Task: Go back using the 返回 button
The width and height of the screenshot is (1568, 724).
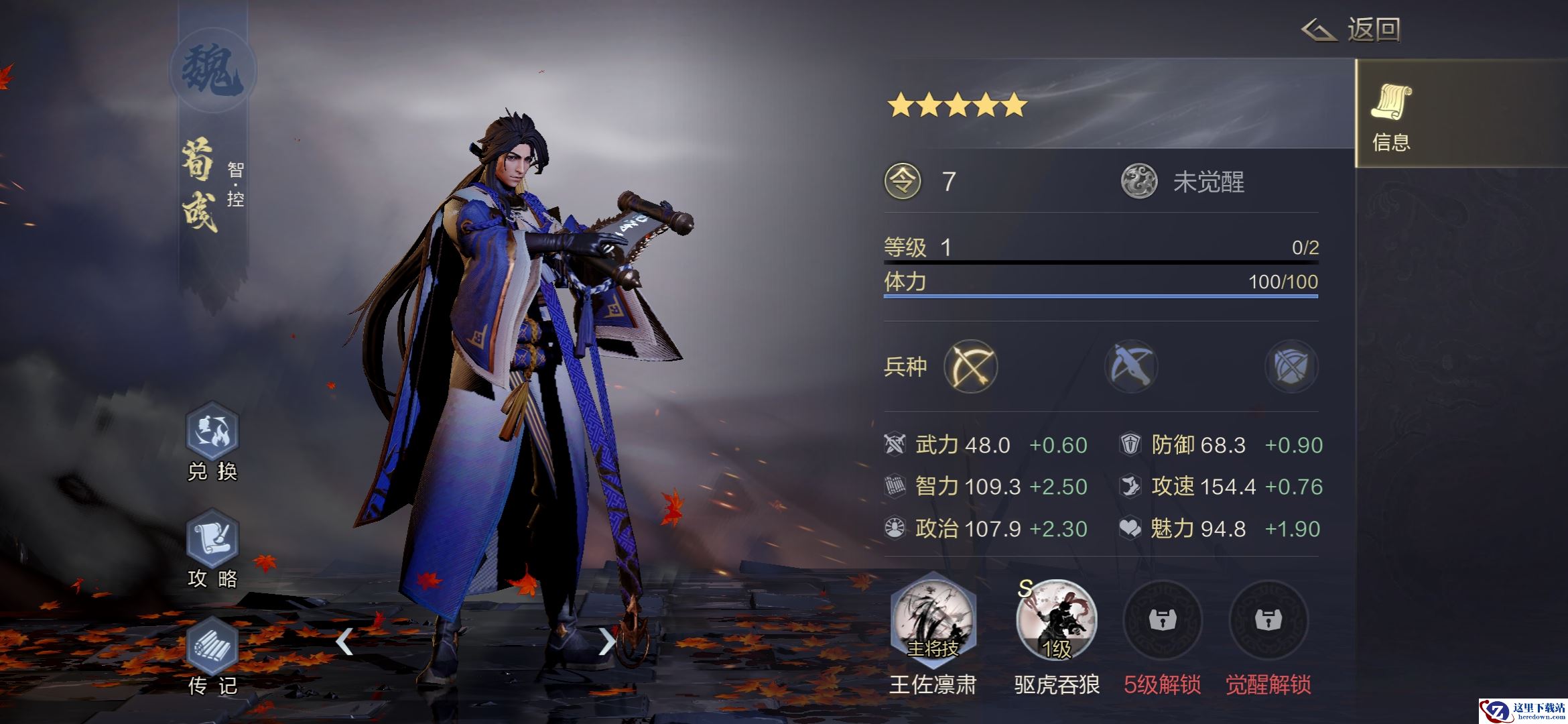Action: (1352, 30)
